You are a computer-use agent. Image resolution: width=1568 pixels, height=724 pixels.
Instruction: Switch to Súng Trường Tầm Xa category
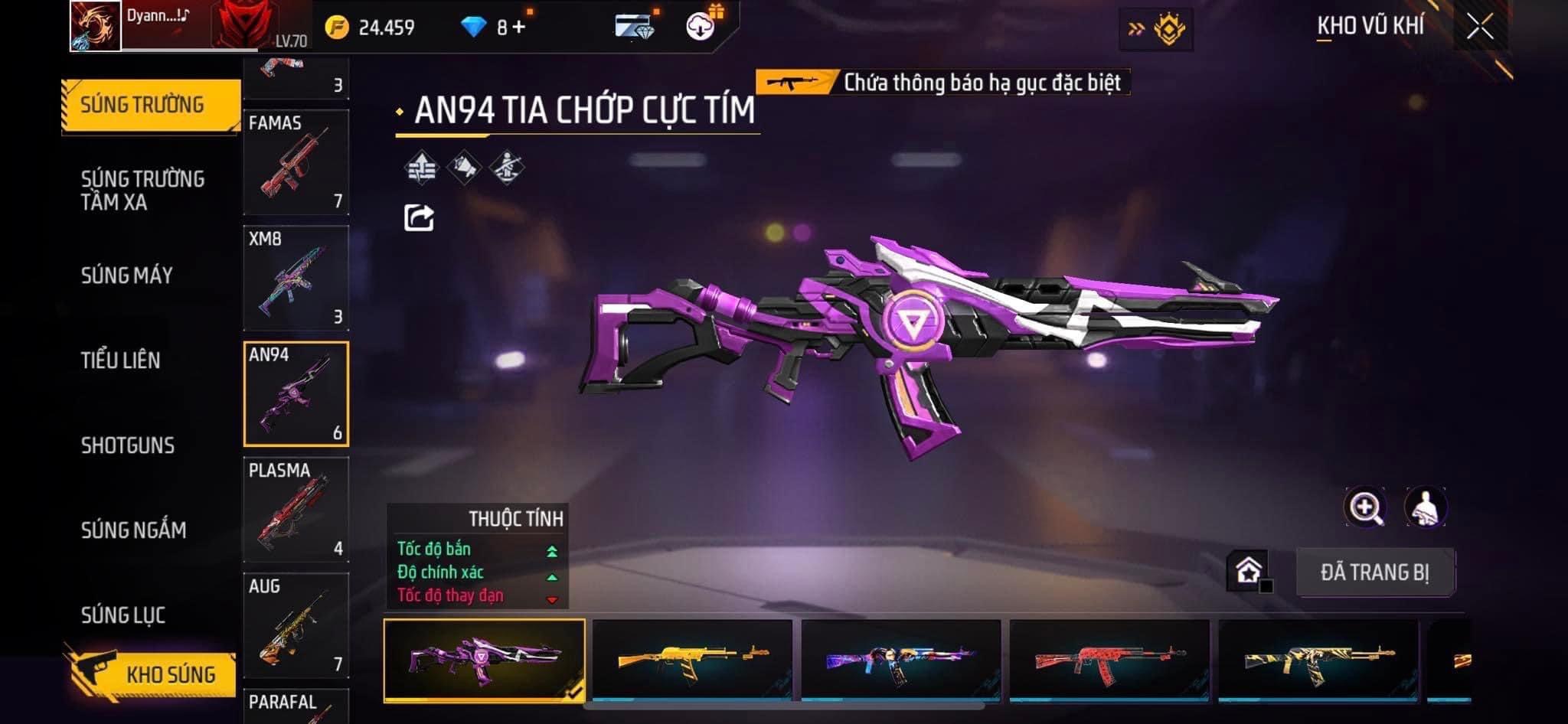142,191
